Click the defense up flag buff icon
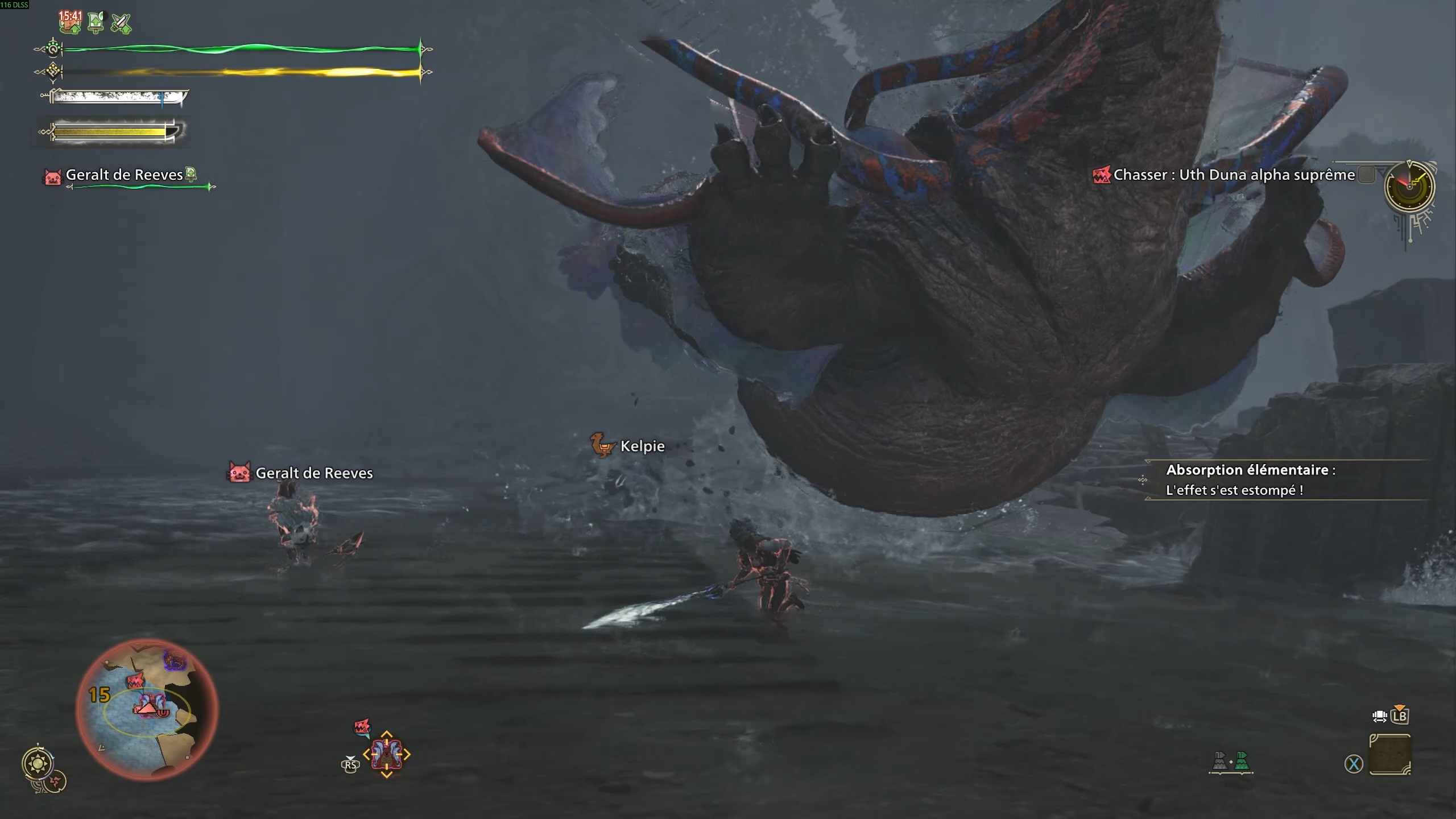 (96, 23)
